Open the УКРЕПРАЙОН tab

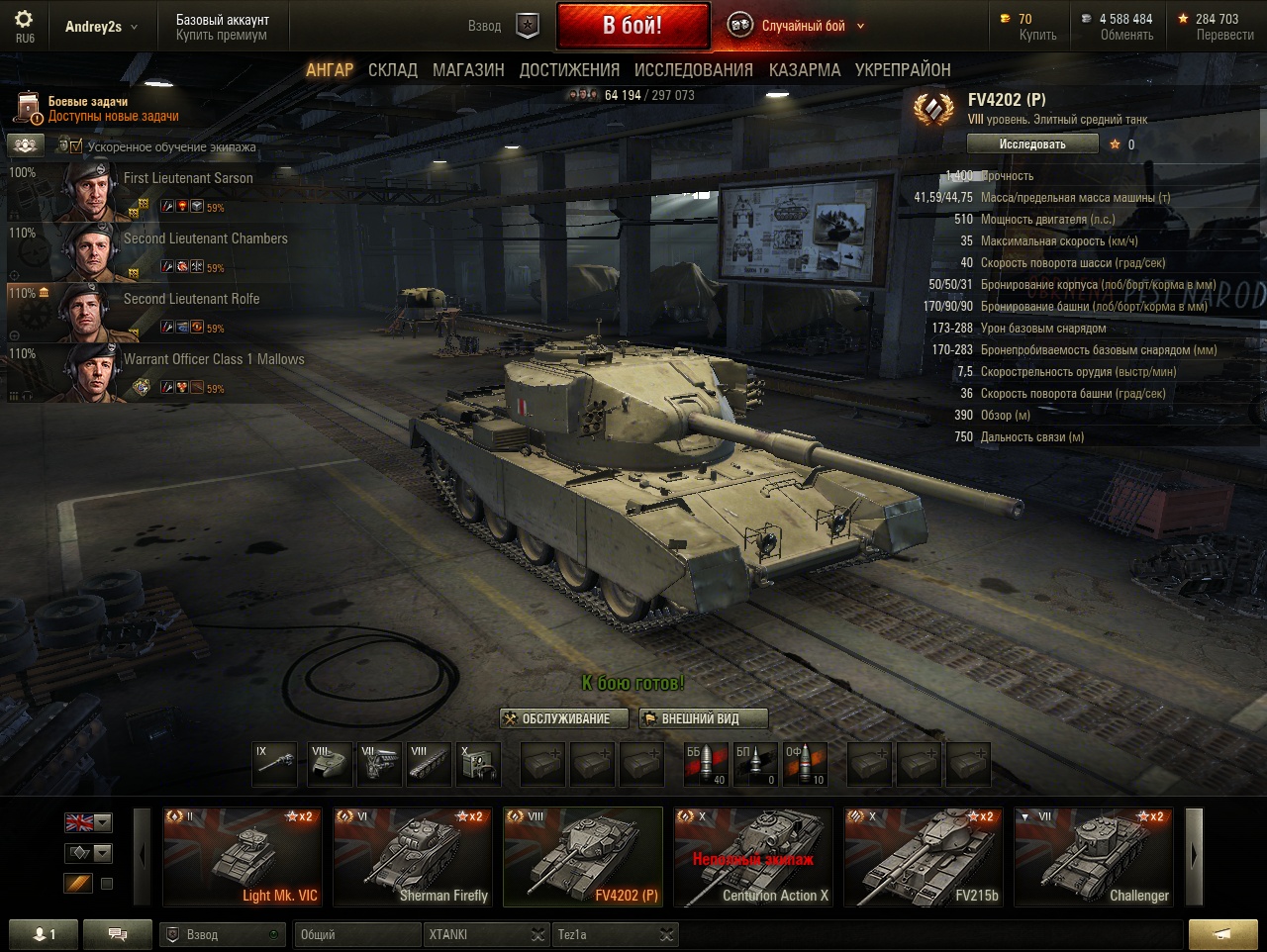point(903,70)
